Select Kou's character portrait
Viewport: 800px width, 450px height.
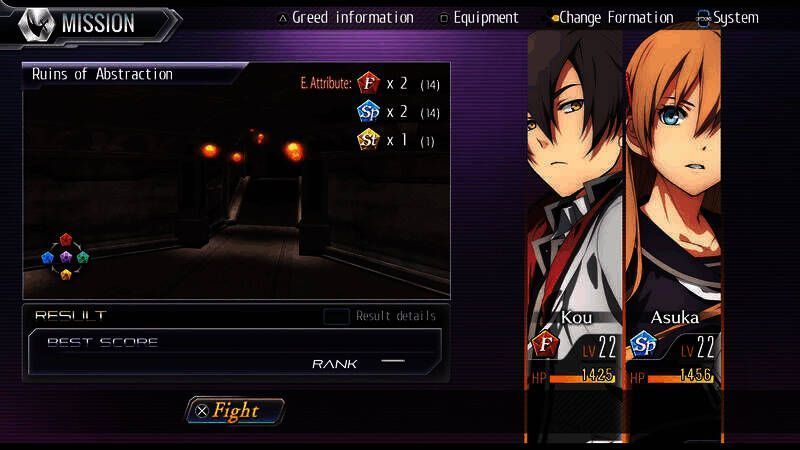pos(575,180)
